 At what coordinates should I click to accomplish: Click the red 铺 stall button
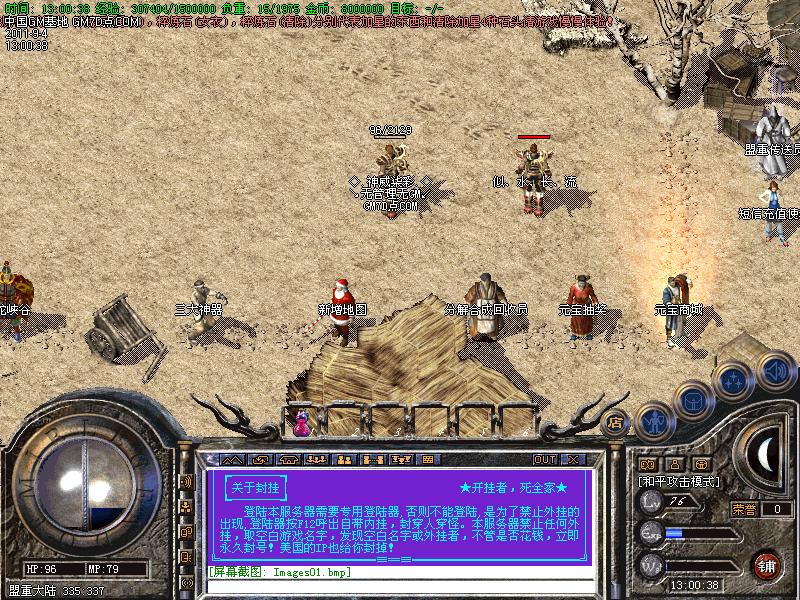pos(768,565)
